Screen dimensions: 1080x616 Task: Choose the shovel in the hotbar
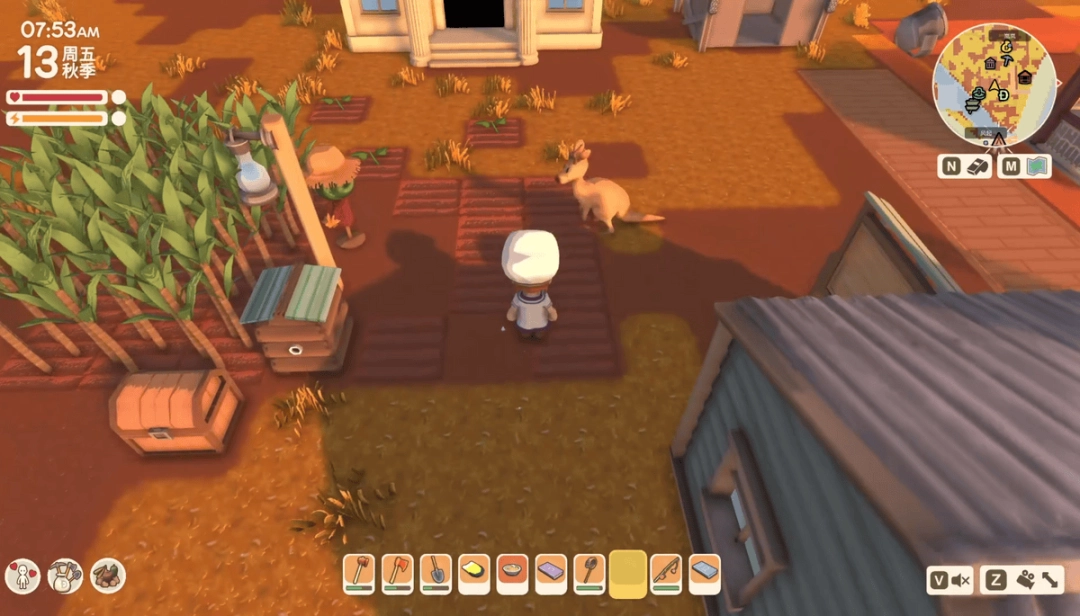coord(436,574)
